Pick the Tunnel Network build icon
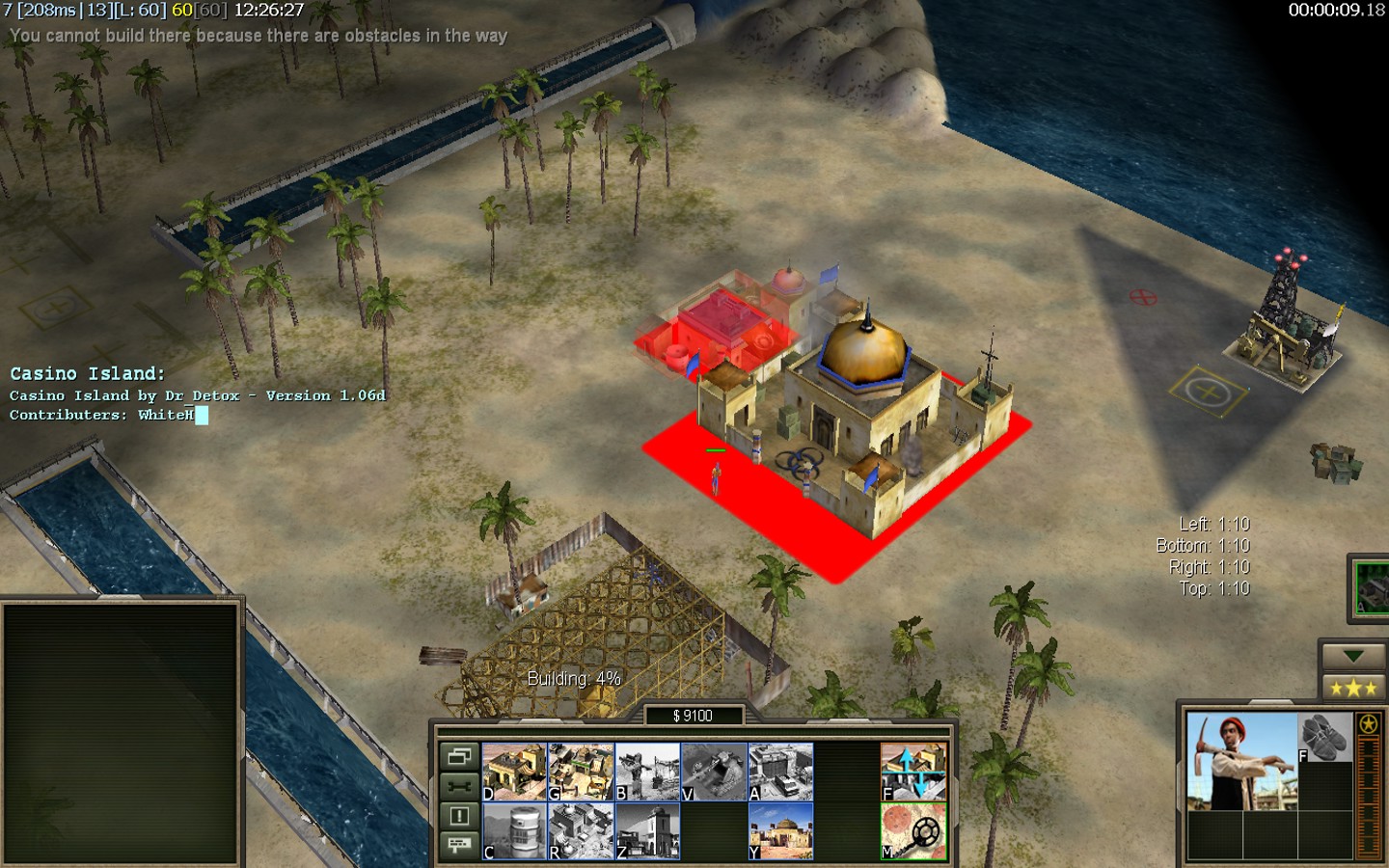The height and width of the screenshot is (868, 1389). click(x=714, y=772)
